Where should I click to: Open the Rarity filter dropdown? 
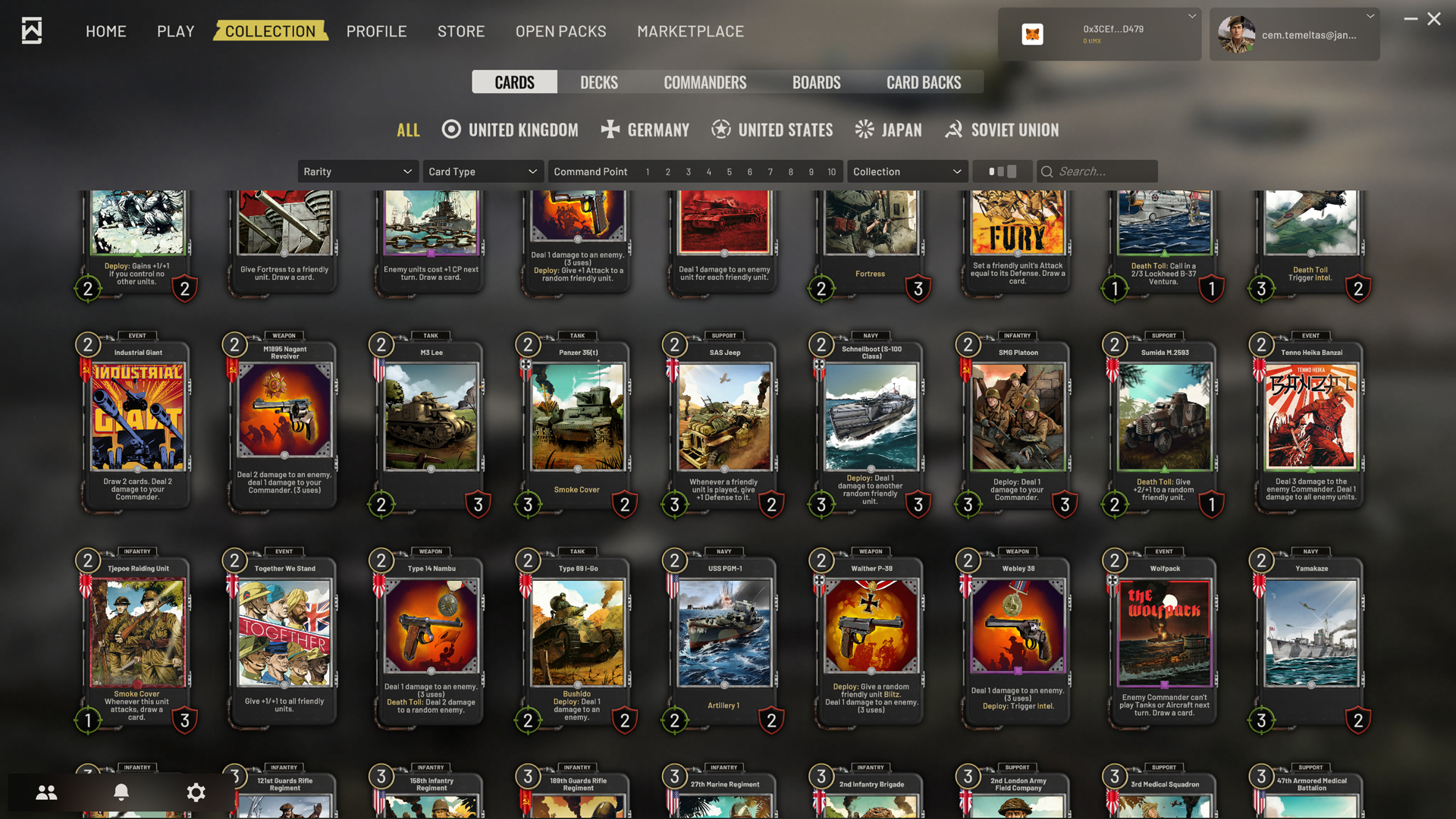[357, 171]
